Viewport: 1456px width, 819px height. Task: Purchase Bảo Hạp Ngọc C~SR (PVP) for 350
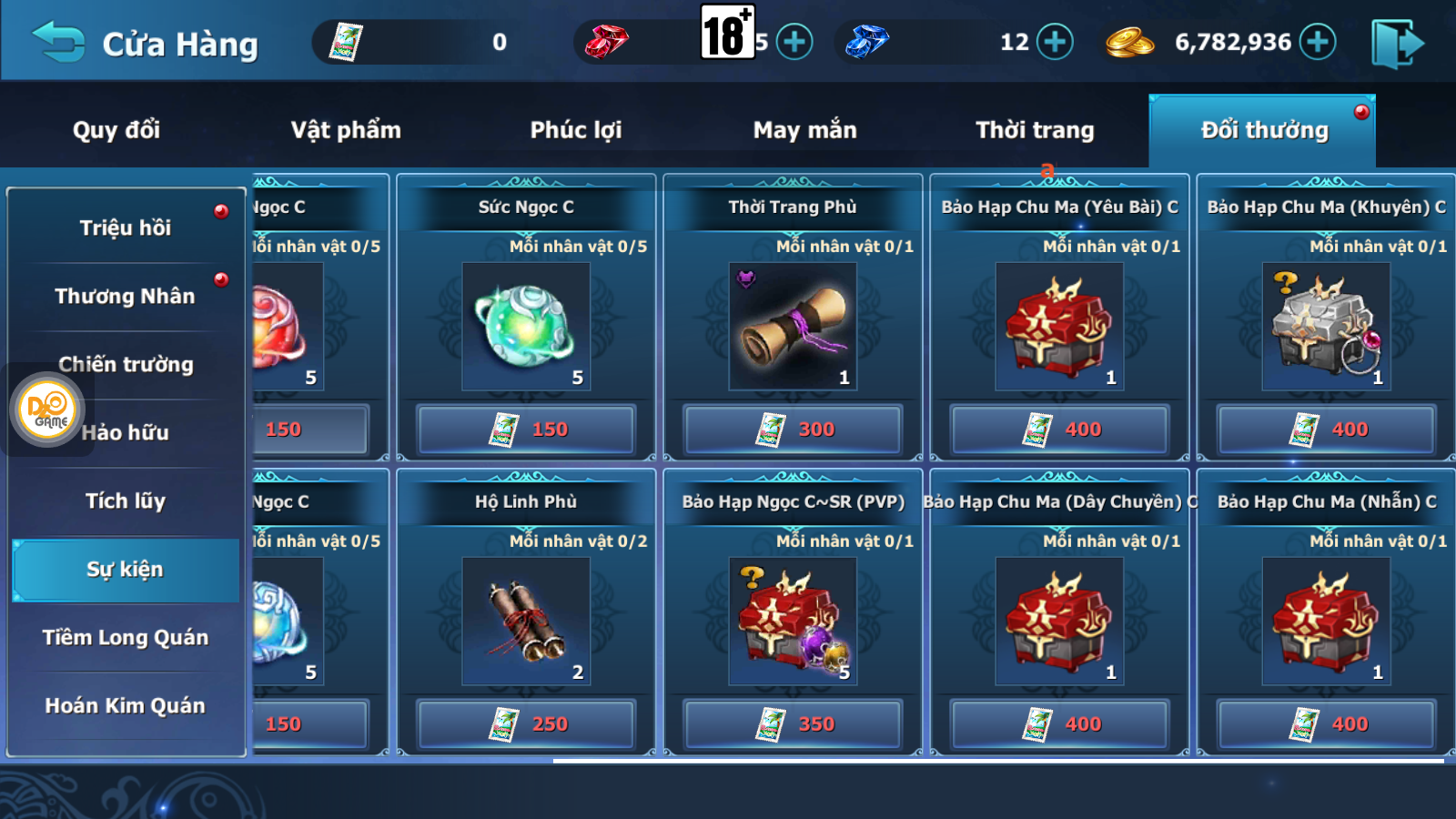(x=793, y=723)
